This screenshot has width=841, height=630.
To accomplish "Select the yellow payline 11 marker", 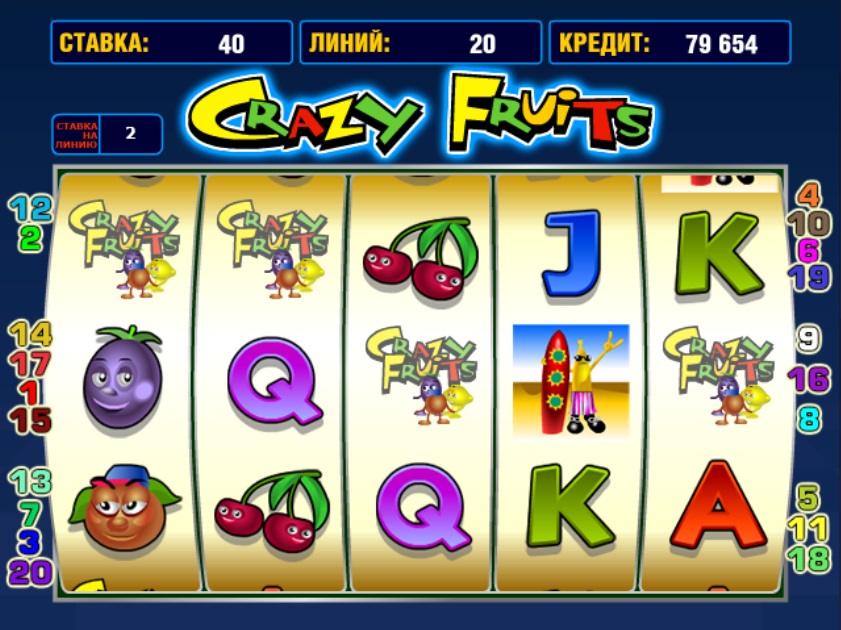I will click(808, 527).
